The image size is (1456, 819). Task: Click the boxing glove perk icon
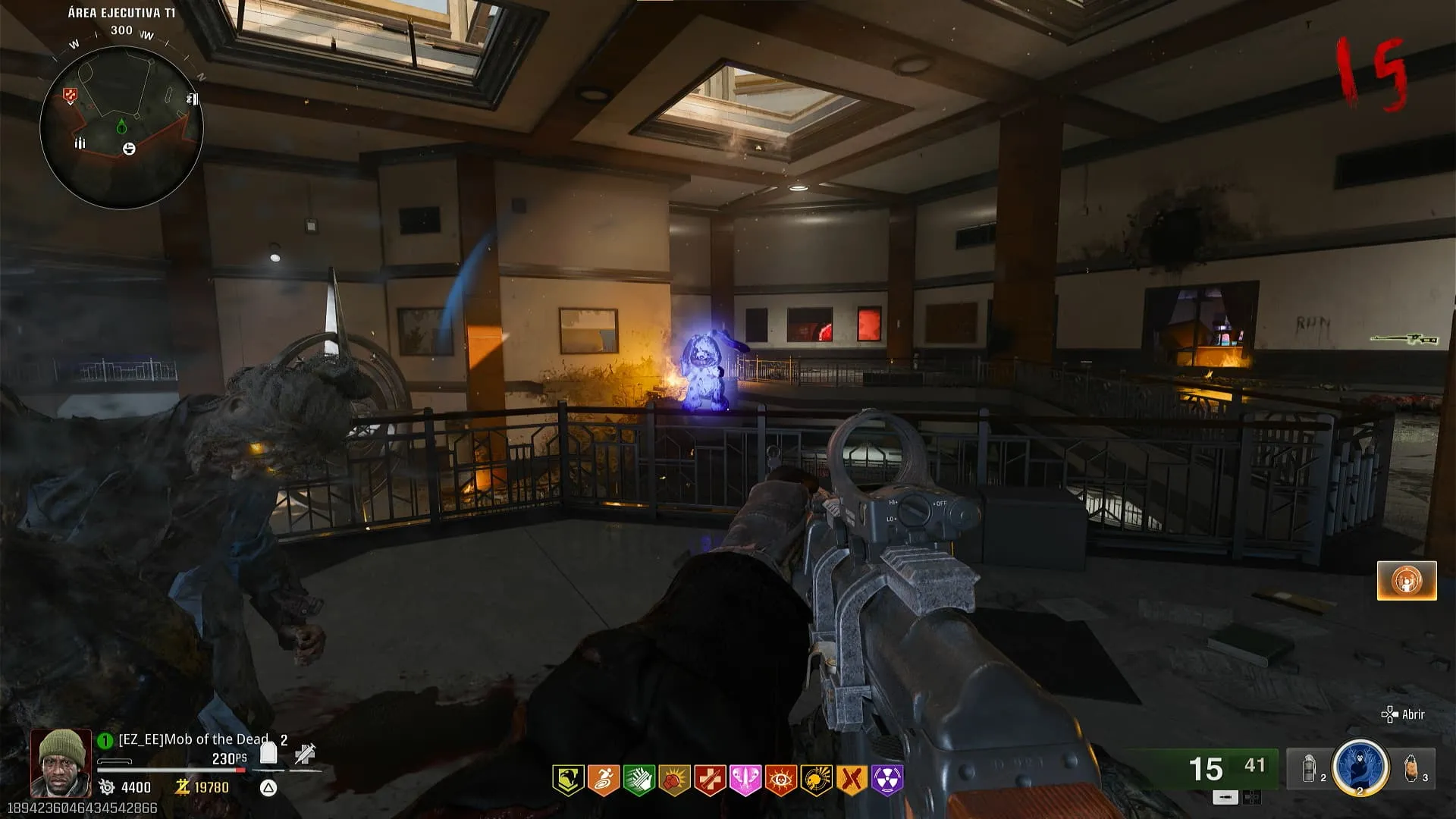(674, 780)
